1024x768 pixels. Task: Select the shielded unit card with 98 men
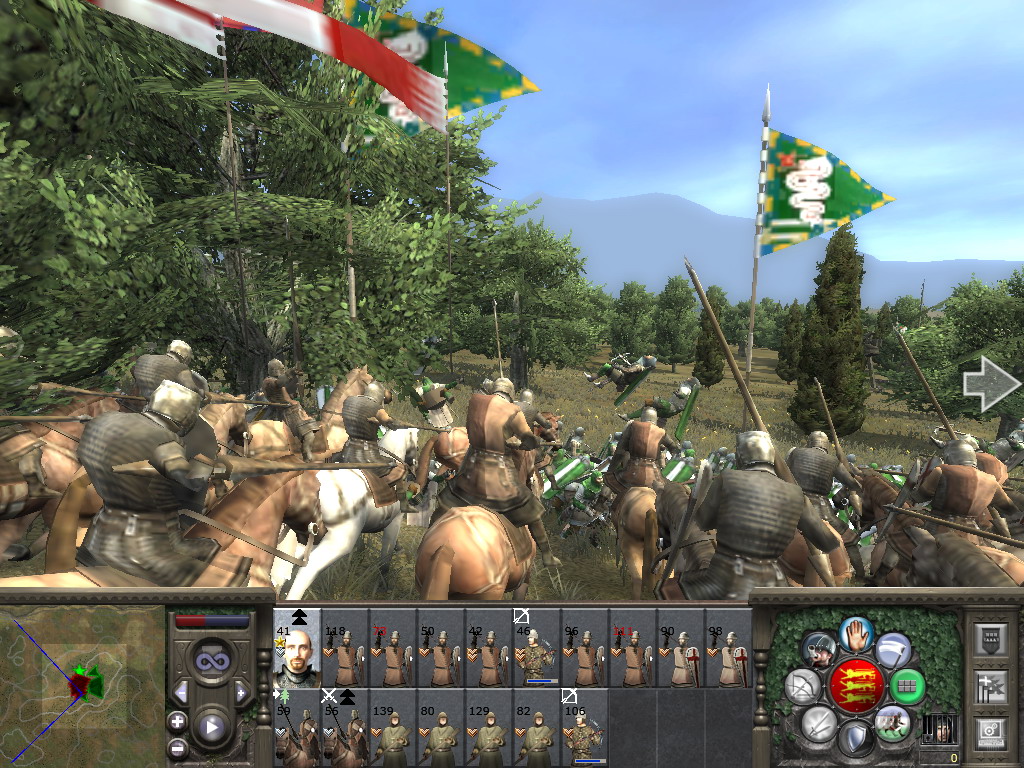(729, 647)
